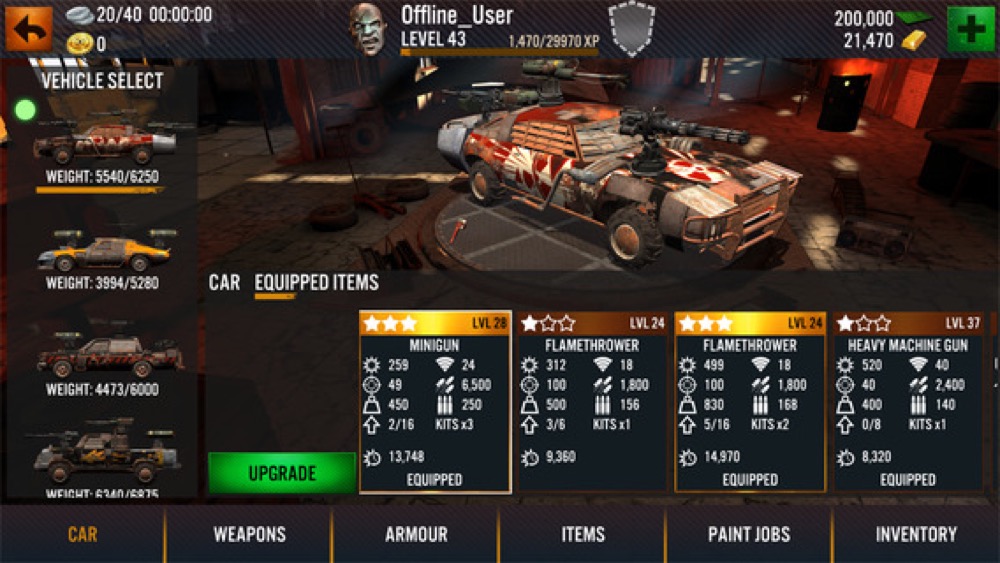The image size is (1000, 563).
Task: Go back using the orange arrow button
Action: [x=28, y=27]
